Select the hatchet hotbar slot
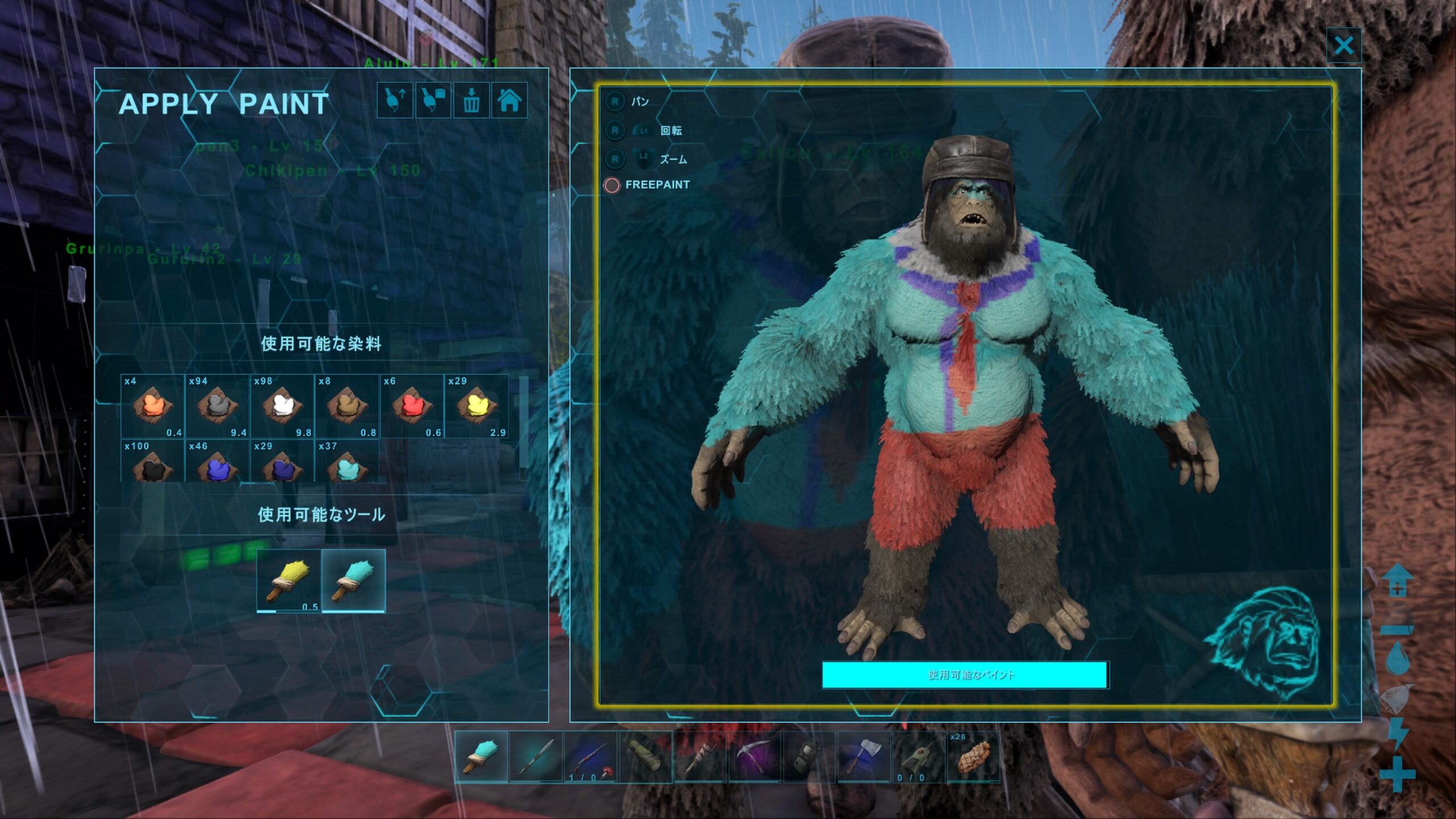1456x819 pixels. click(x=864, y=757)
